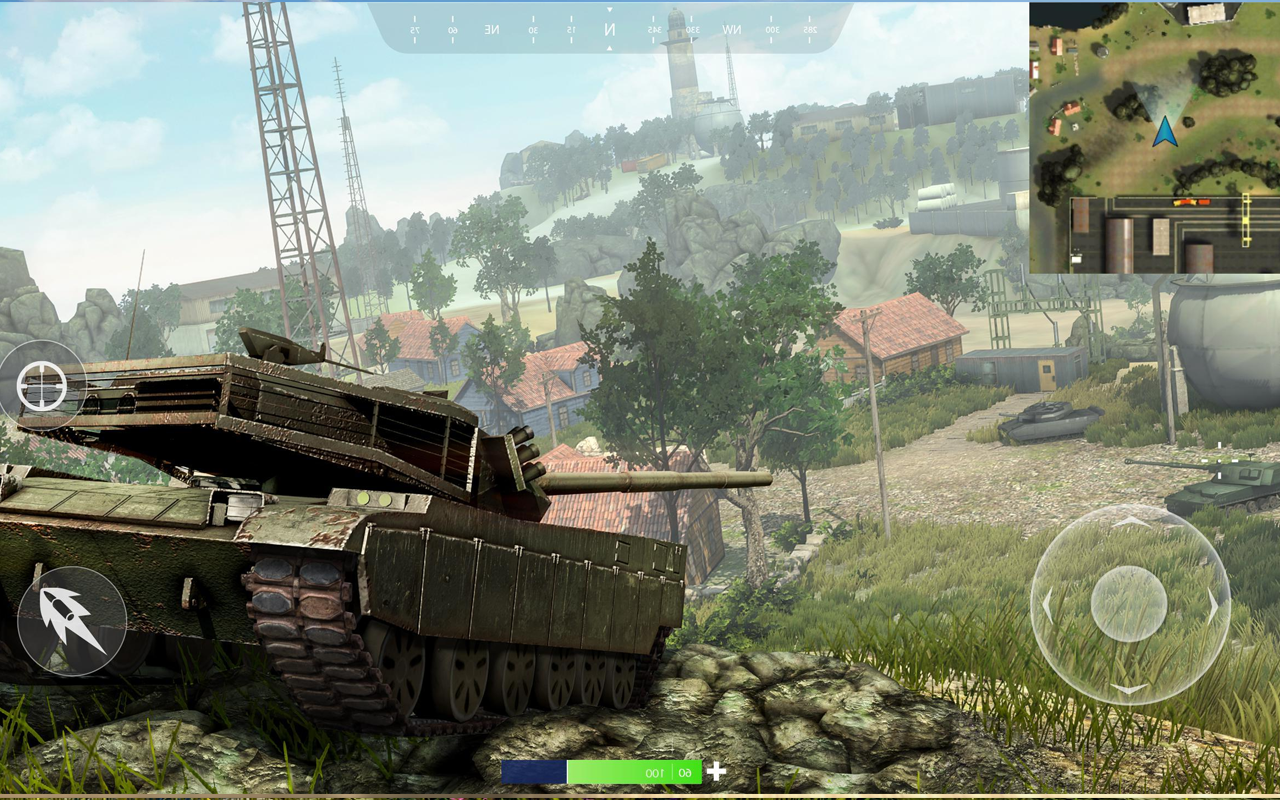Open the minimap in the top-right corner
This screenshot has height=800, width=1280.
click(1155, 135)
